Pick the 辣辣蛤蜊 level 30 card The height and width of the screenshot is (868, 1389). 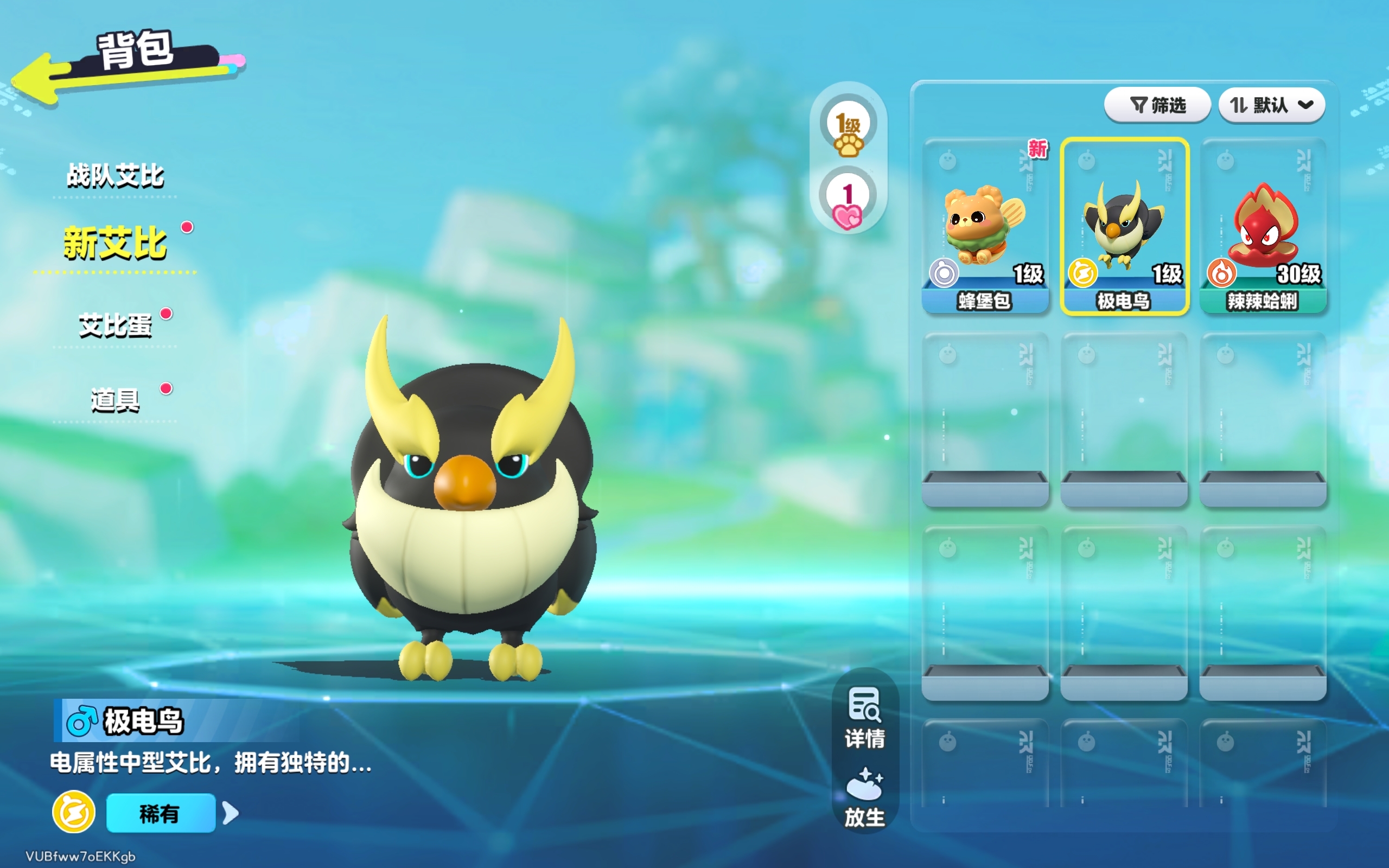(1263, 226)
